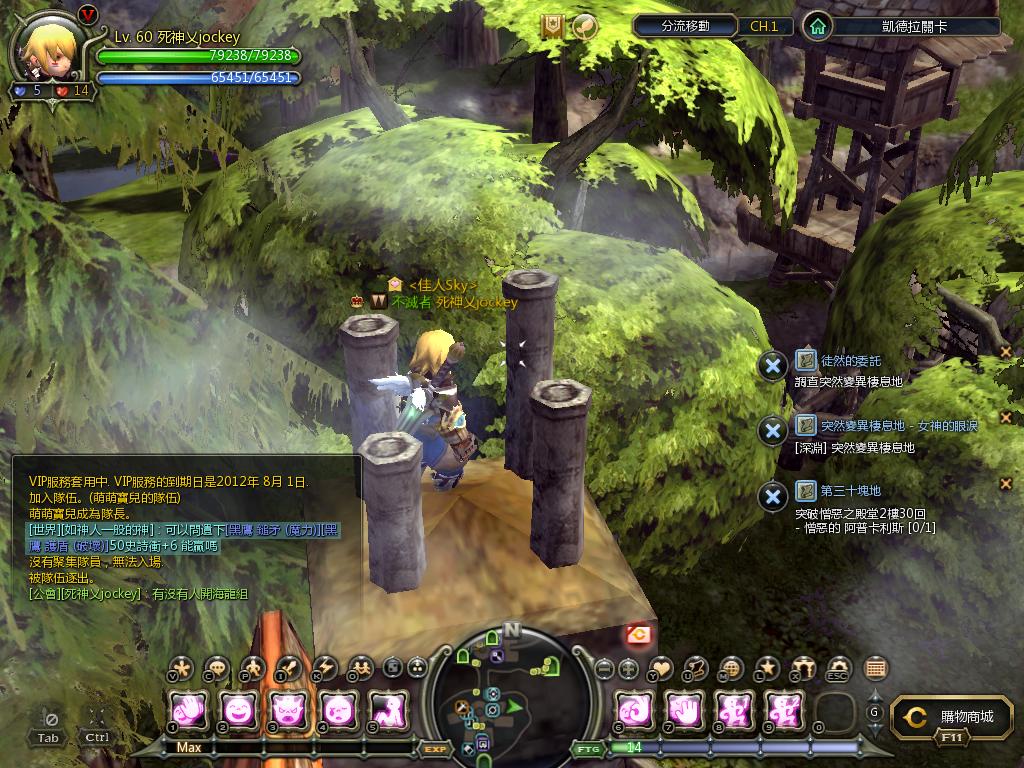Open the 突然變異棲息地 - 女神的眼淚 quest
The width and height of the screenshot is (1024, 768).
pos(898,425)
